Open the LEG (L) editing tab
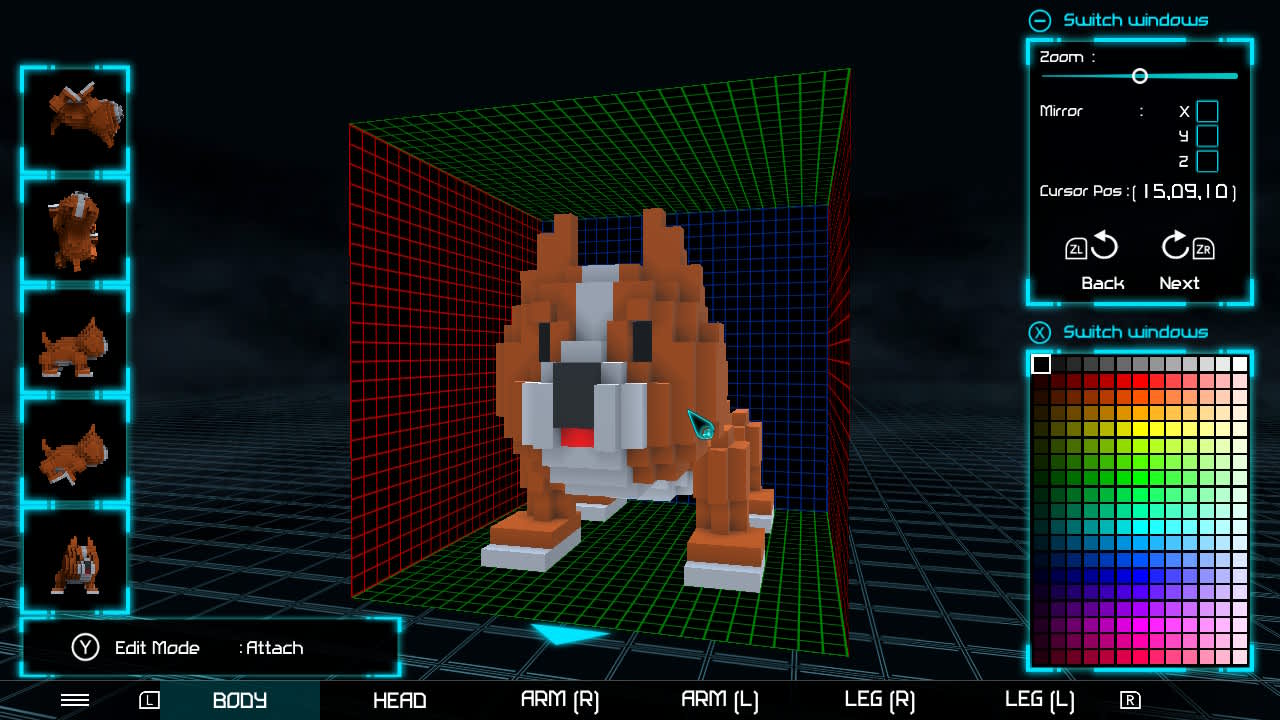 point(1039,701)
